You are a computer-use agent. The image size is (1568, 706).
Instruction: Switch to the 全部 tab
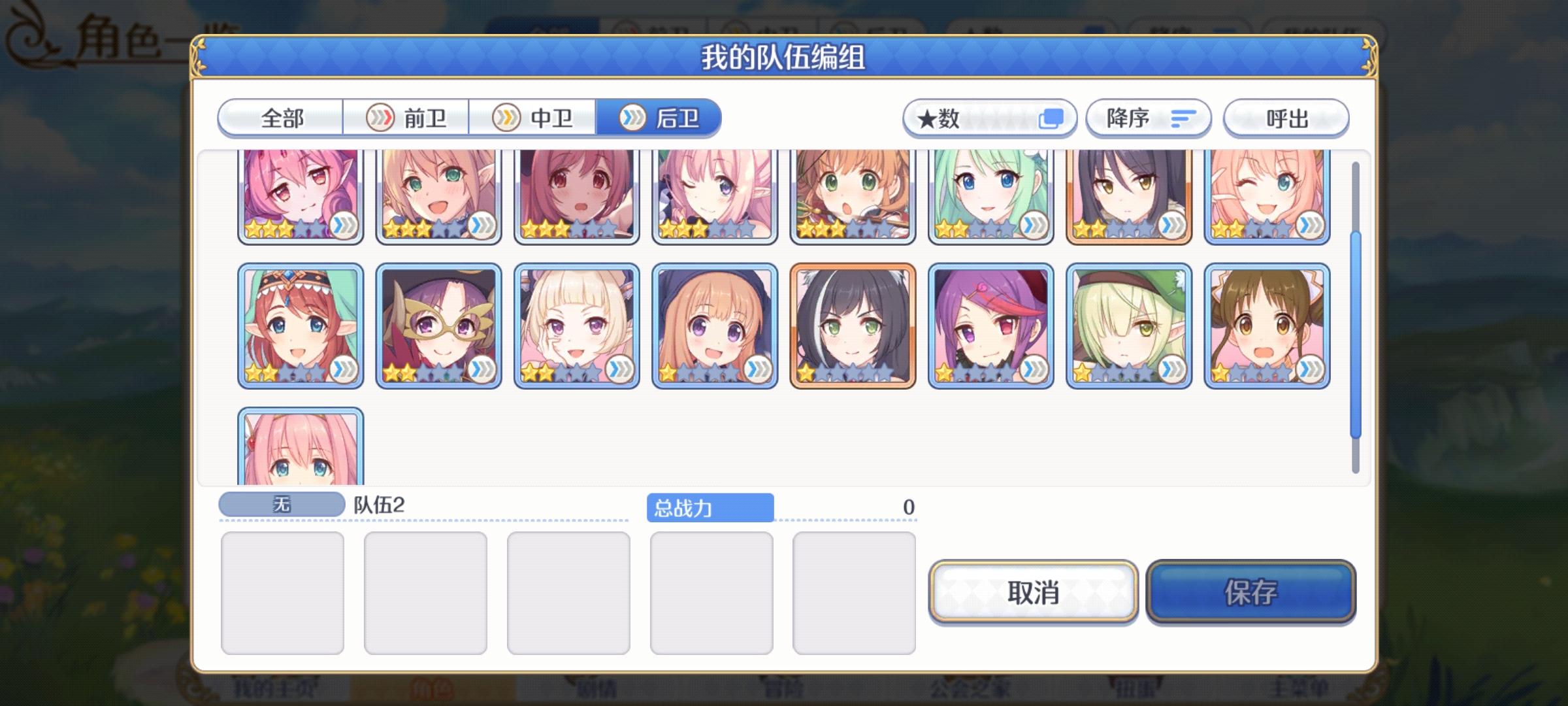(281, 118)
